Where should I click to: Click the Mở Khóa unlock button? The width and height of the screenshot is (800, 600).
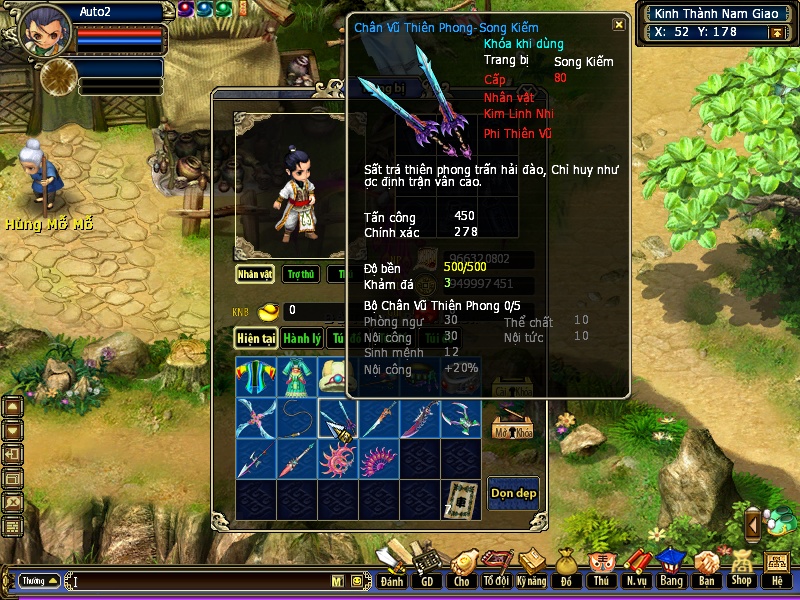[x=512, y=428]
